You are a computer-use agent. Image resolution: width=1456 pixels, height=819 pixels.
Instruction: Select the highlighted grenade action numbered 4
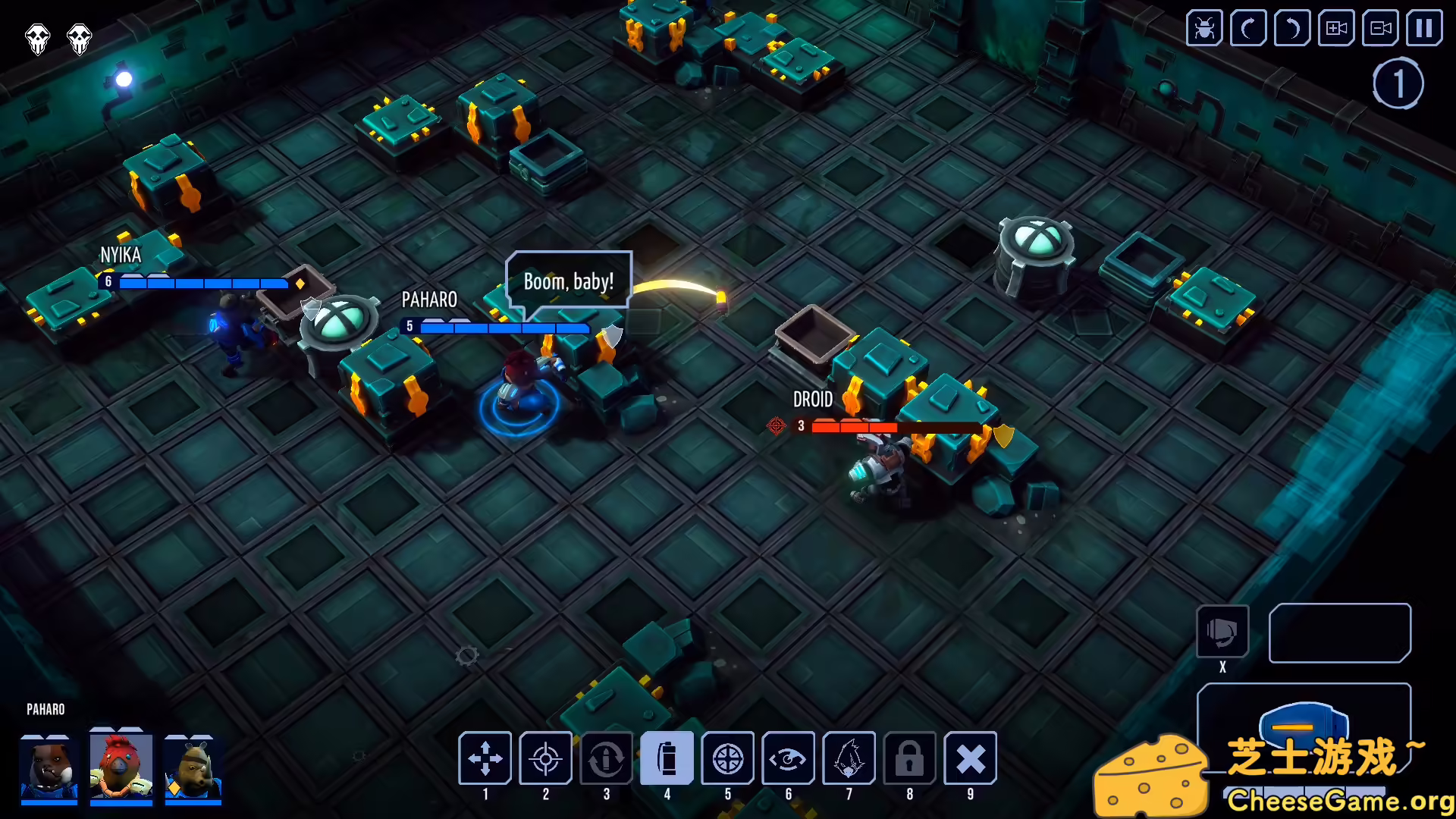(667, 759)
